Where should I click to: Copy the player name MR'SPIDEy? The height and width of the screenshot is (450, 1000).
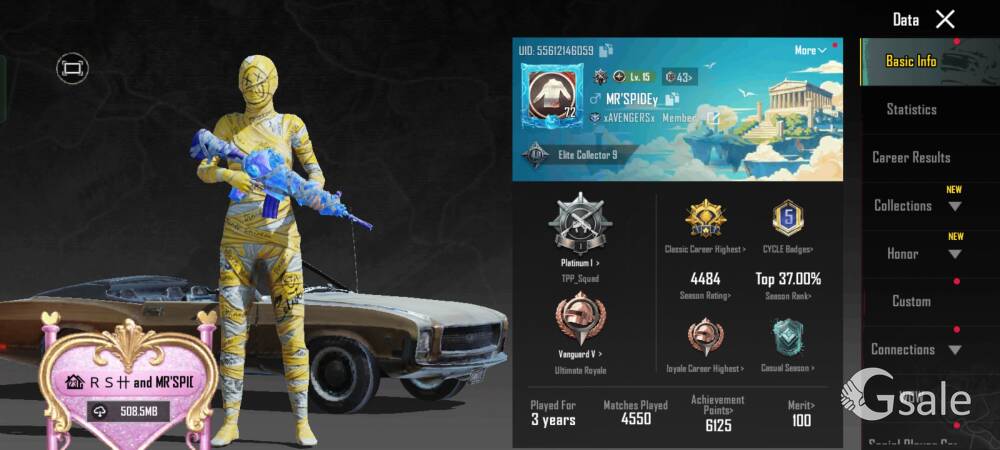point(672,99)
